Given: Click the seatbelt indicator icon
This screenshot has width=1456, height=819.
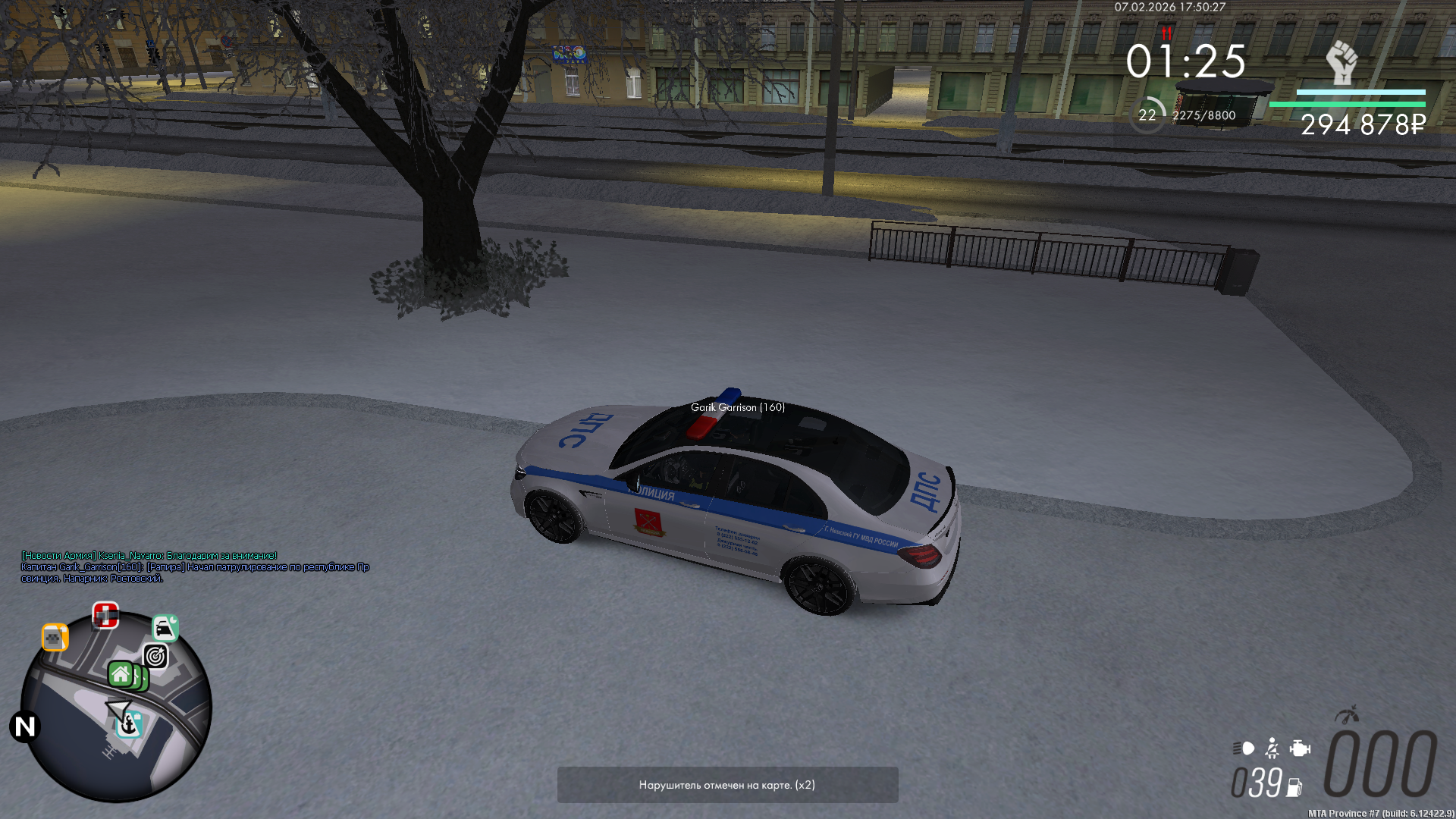Looking at the screenshot, I should (1272, 748).
